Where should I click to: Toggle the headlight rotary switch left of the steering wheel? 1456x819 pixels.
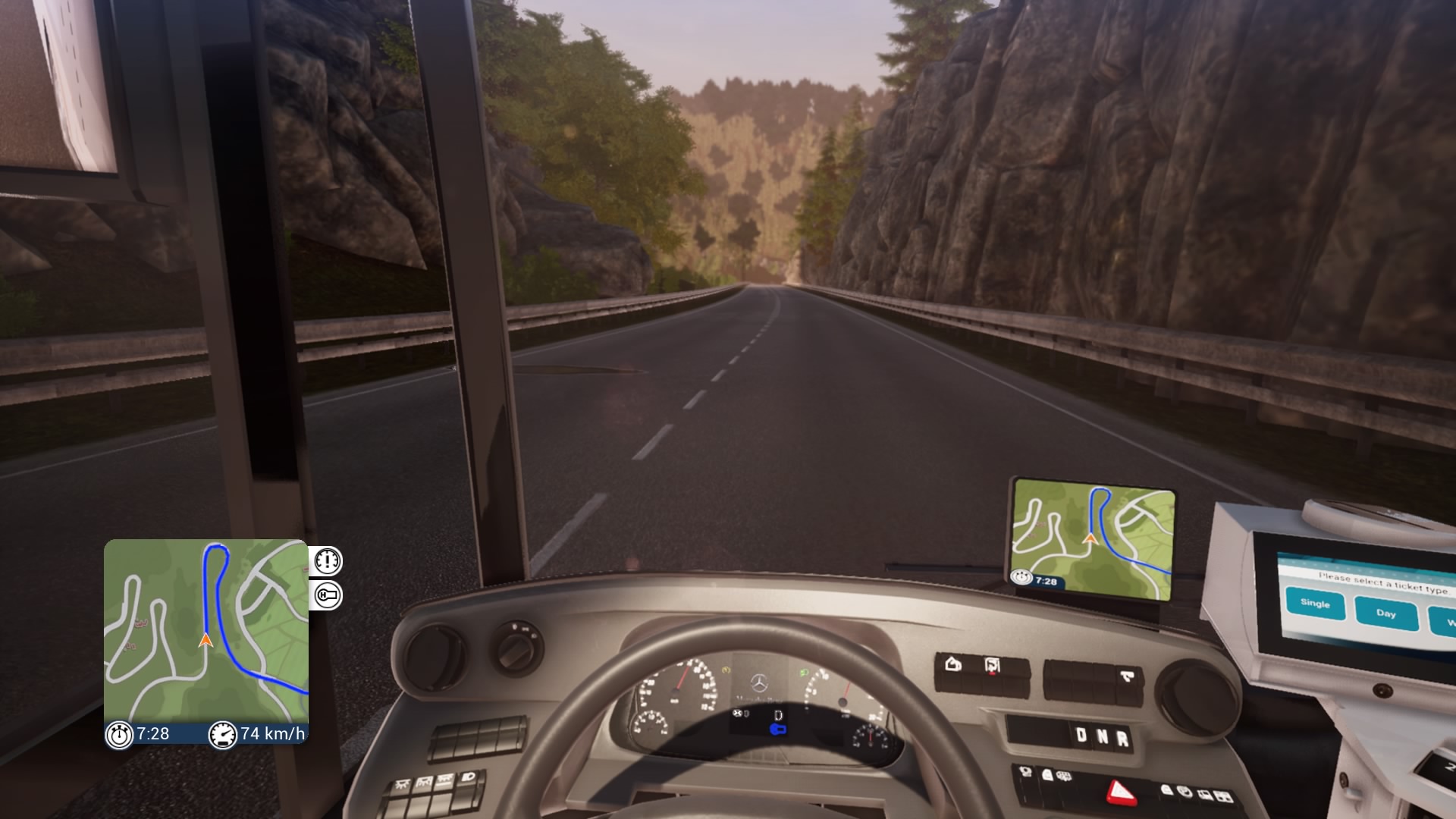(x=519, y=651)
